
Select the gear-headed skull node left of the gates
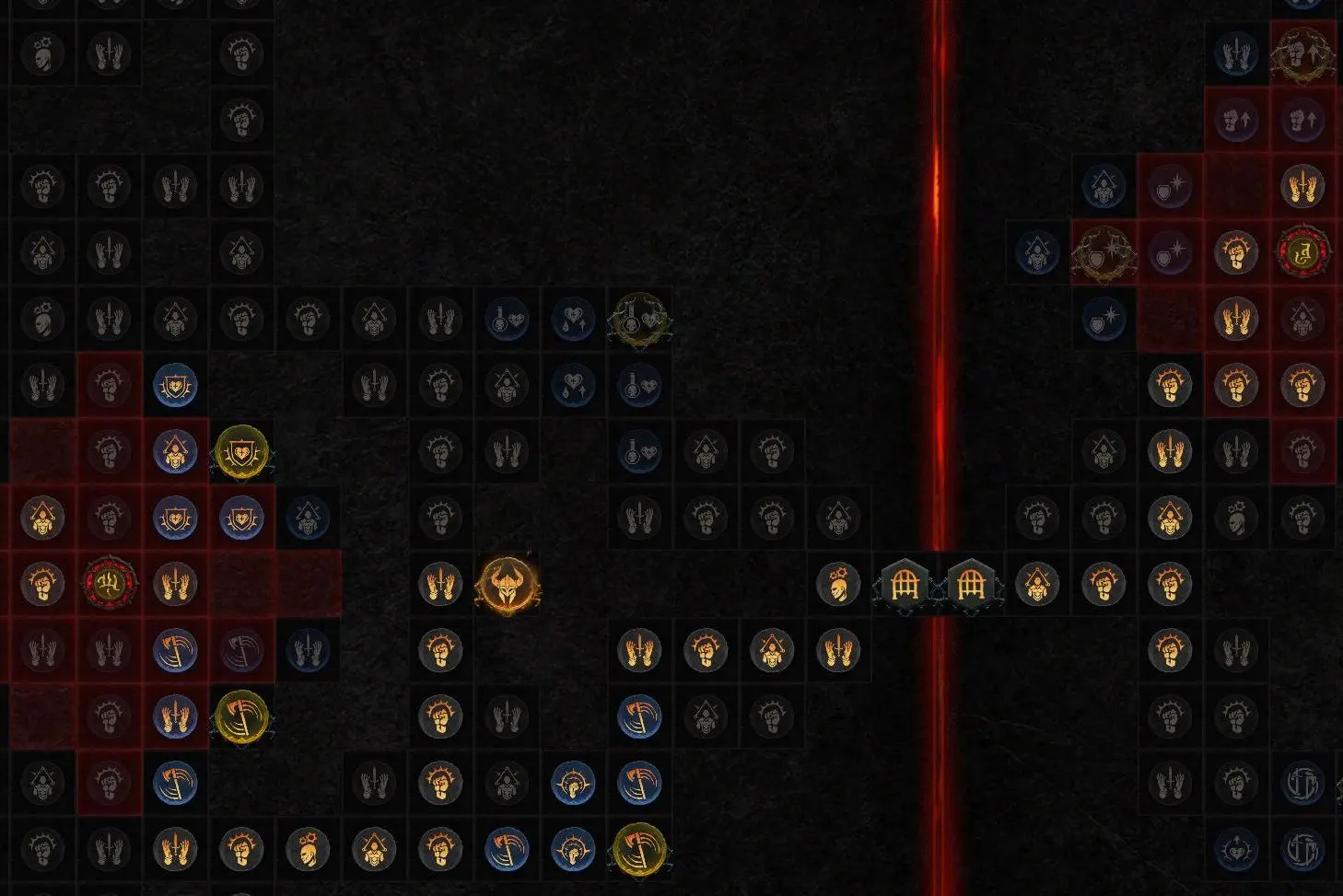(839, 585)
